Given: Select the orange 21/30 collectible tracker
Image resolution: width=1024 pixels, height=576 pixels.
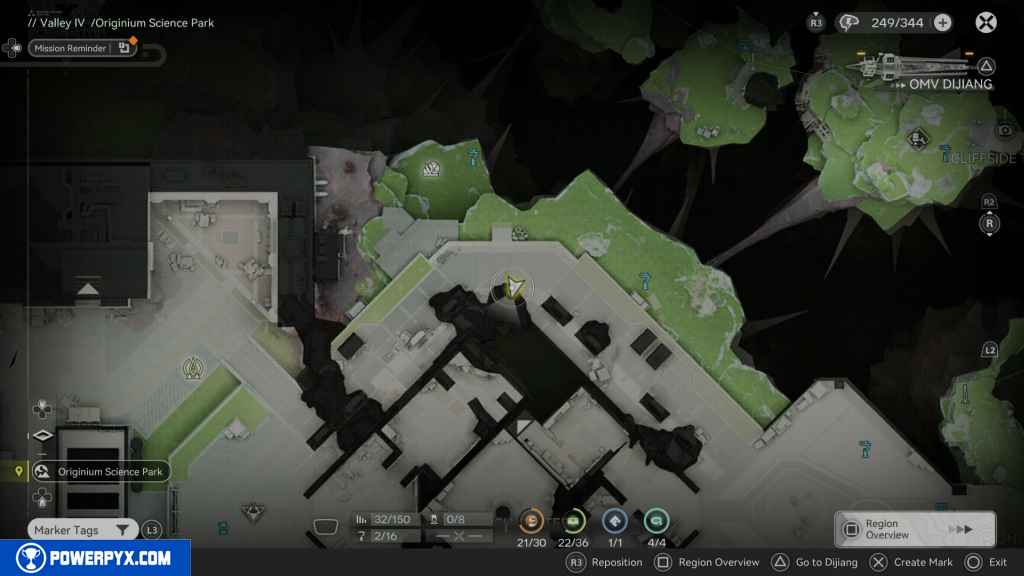Looking at the screenshot, I should click(532, 521).
